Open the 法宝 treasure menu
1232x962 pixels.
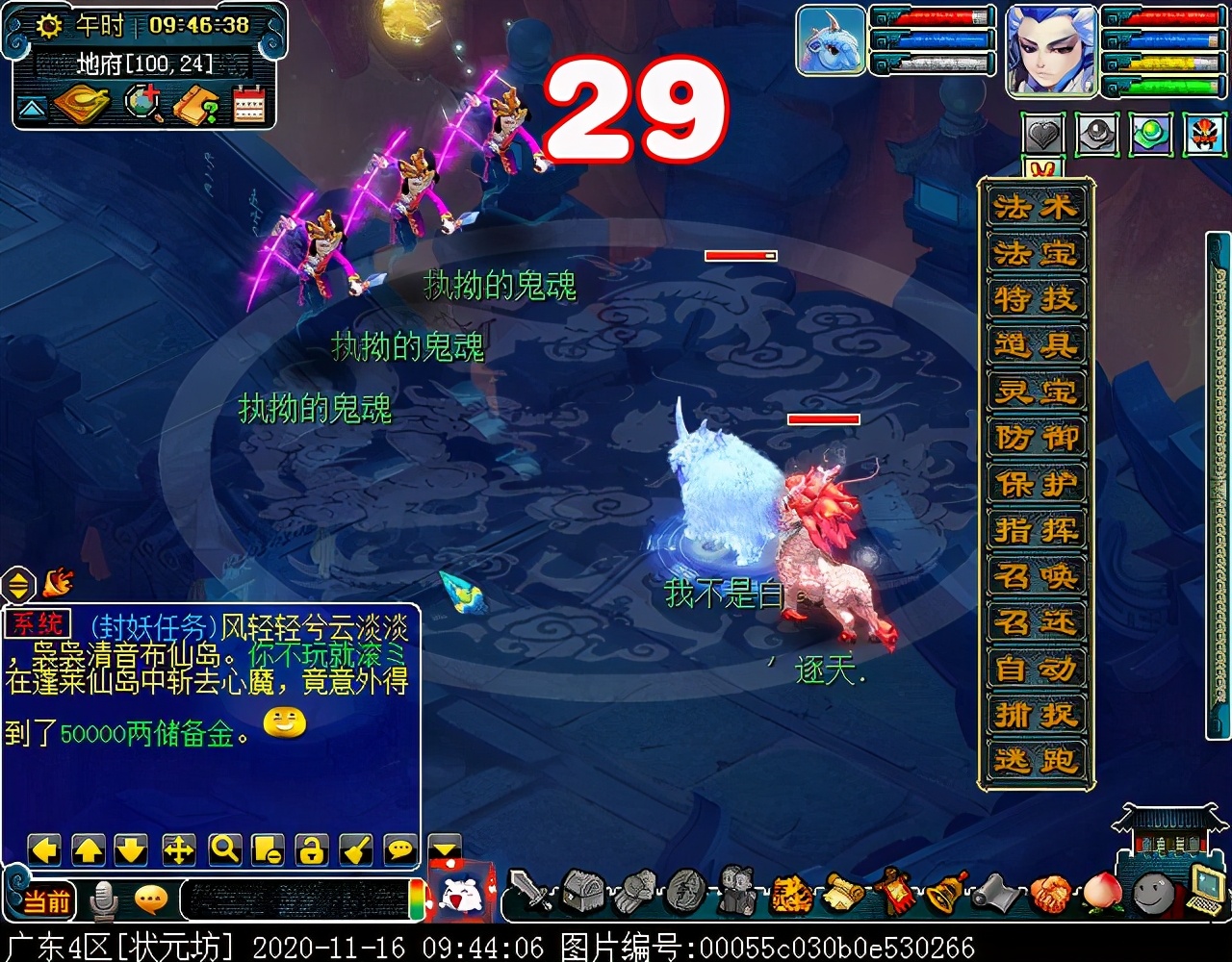1036,253
